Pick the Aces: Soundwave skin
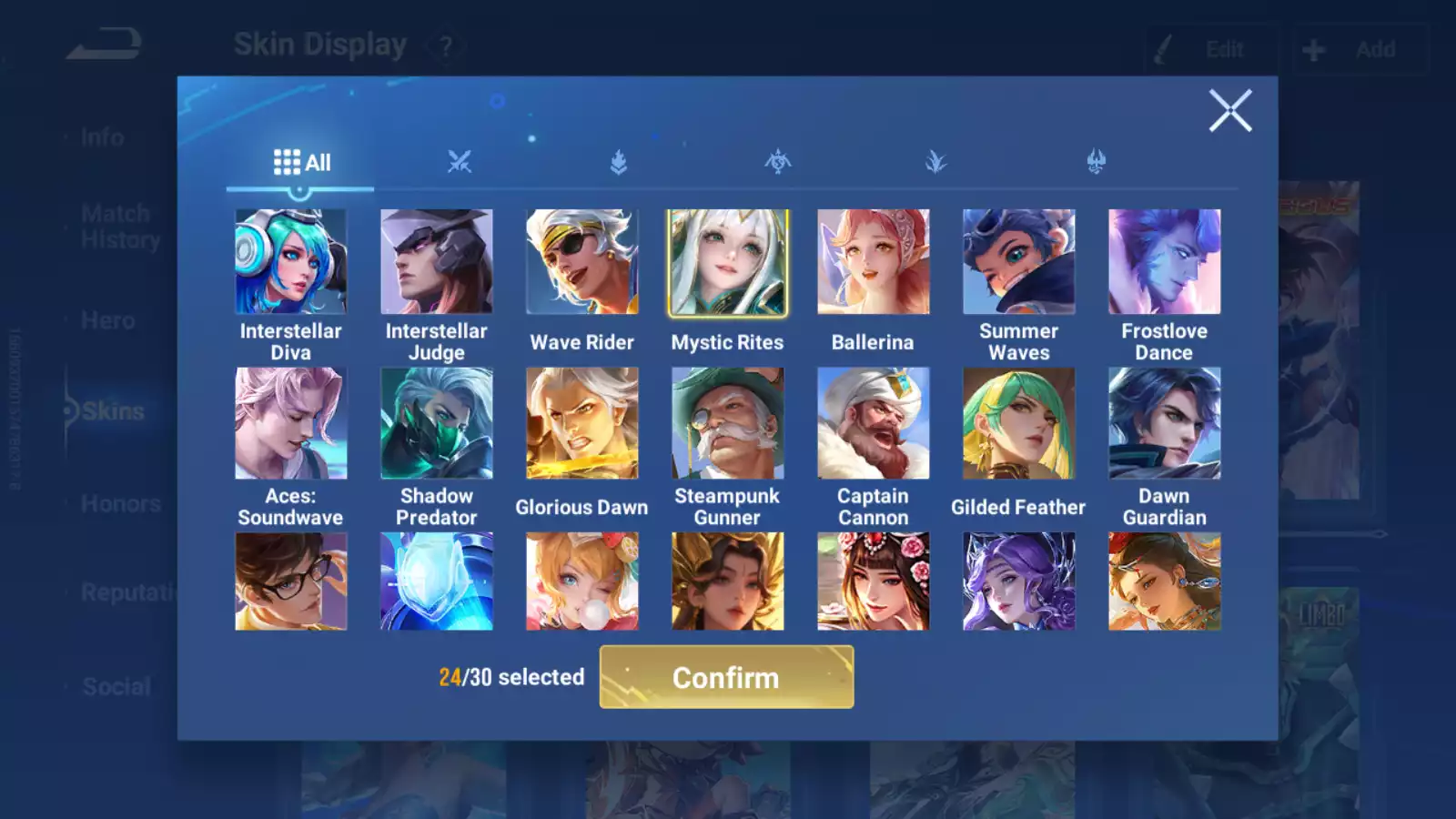1456x819 pixels. point(290,423)
